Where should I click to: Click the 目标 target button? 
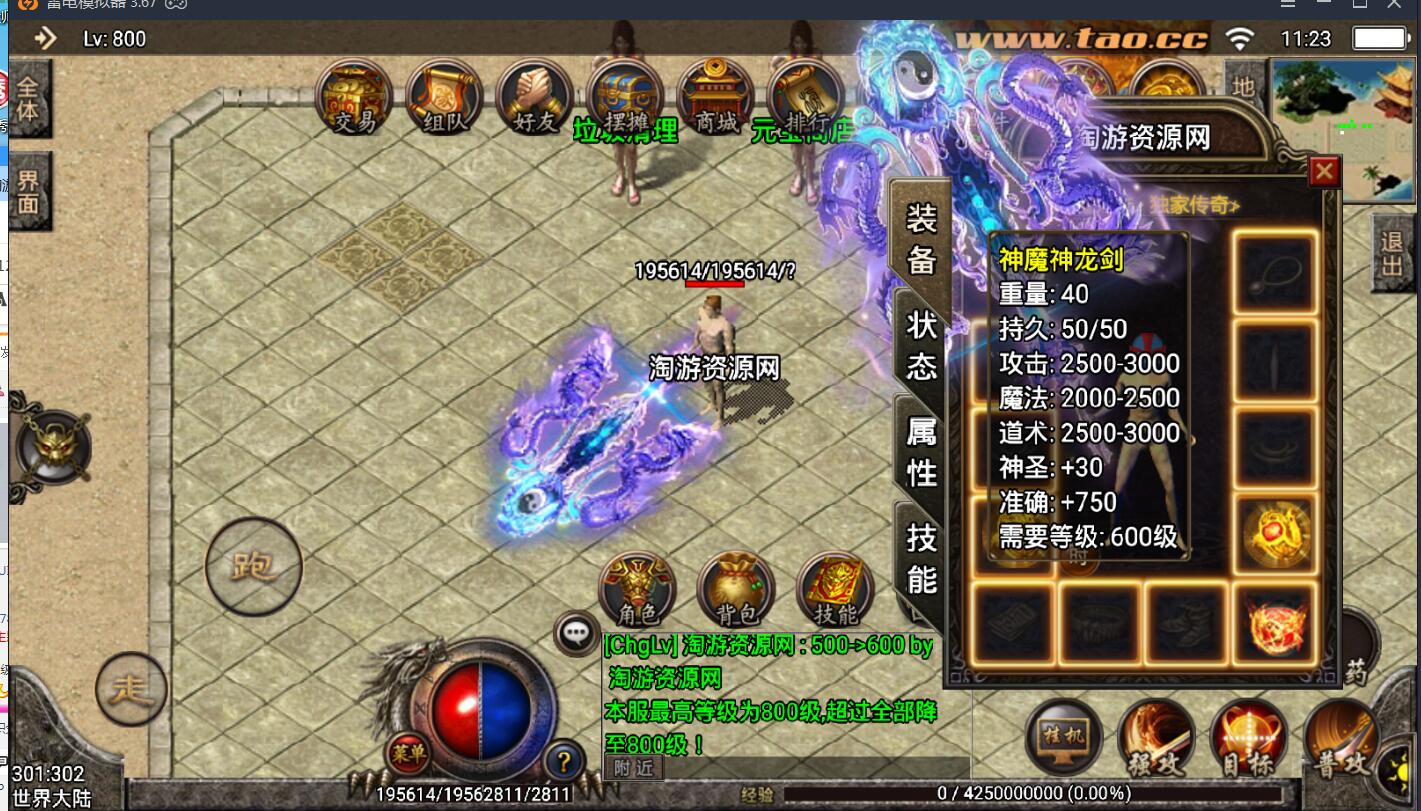[x=1248, y=740]
